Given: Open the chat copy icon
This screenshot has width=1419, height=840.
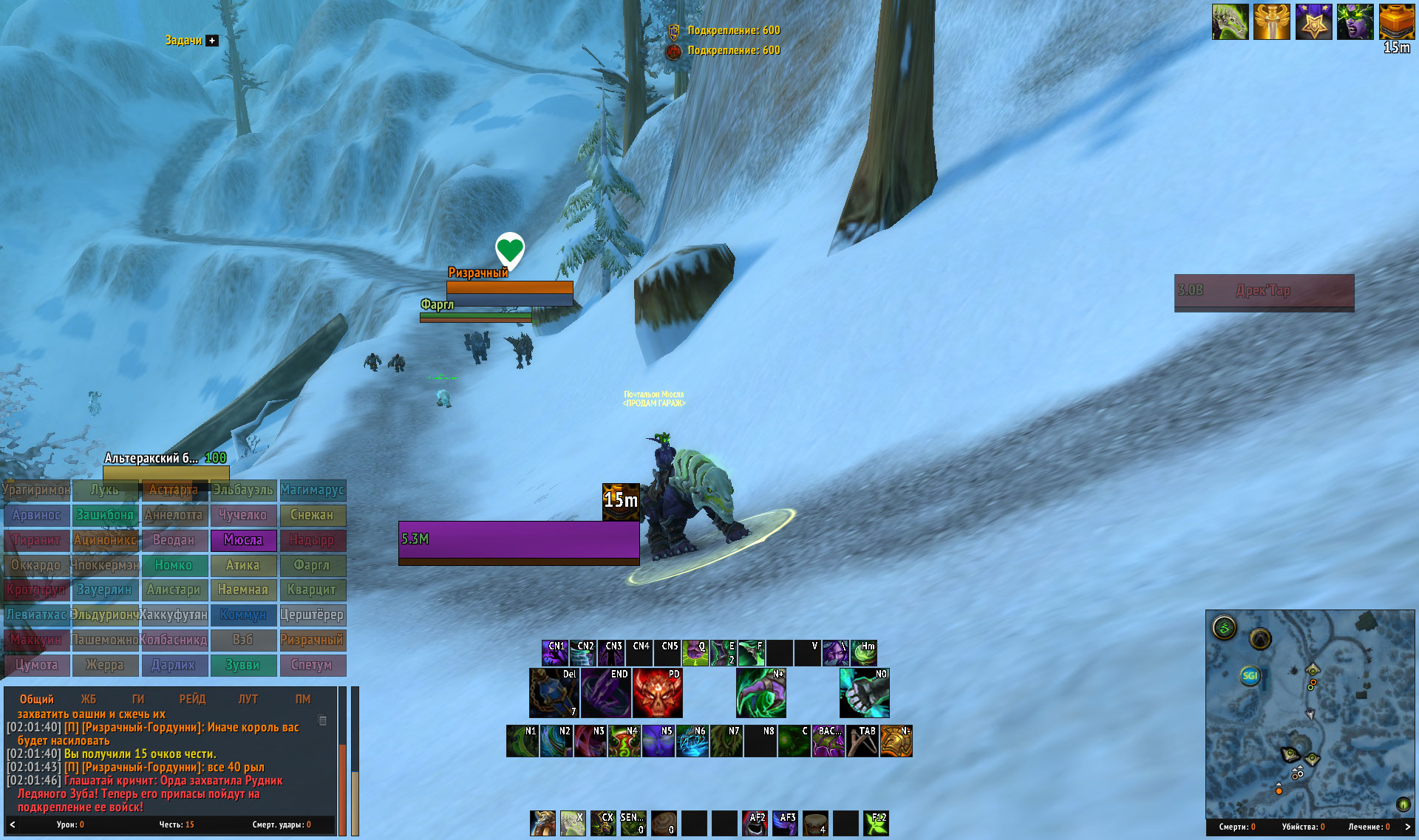Looking at the screenshot, I should (x=322, y=720).
